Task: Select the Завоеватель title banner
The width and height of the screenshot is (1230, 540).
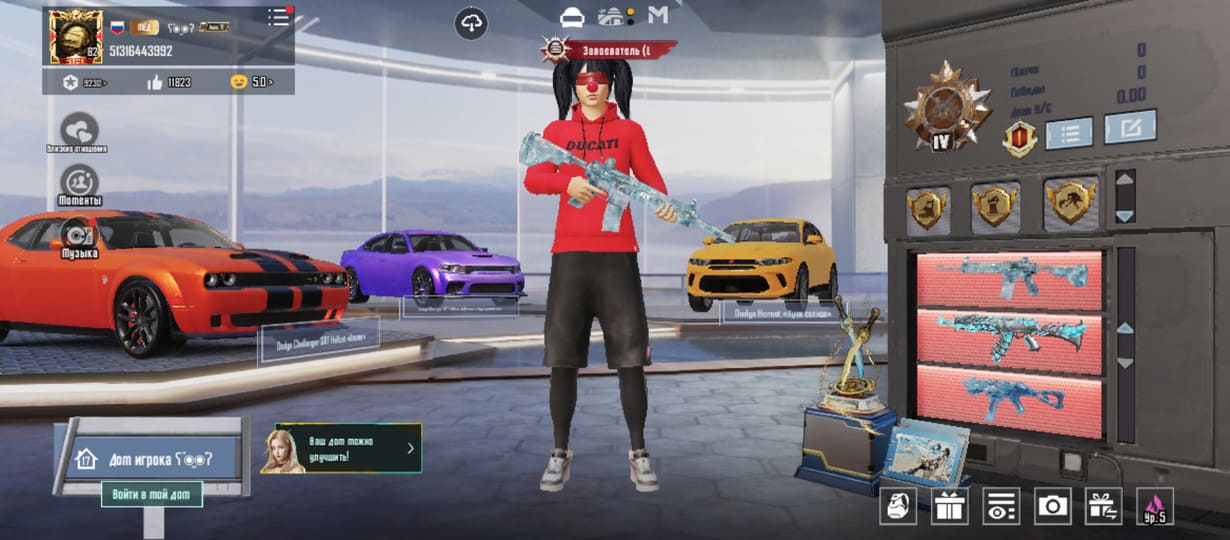Action: (x=610, y=47)
